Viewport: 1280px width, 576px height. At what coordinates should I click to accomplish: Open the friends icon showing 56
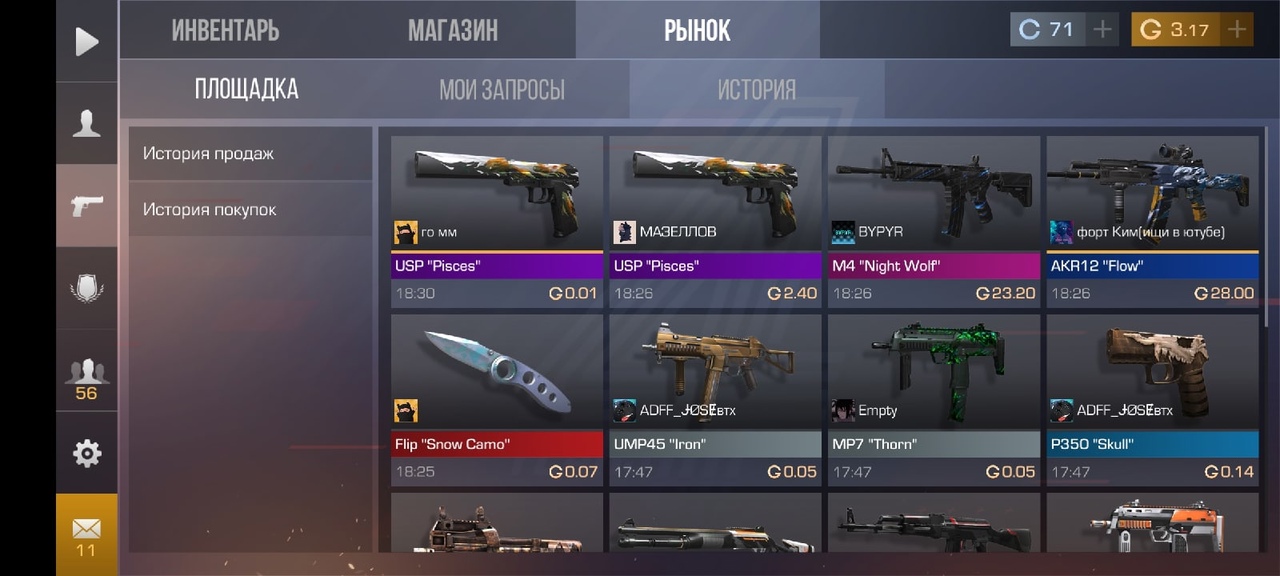pos(87,377)
